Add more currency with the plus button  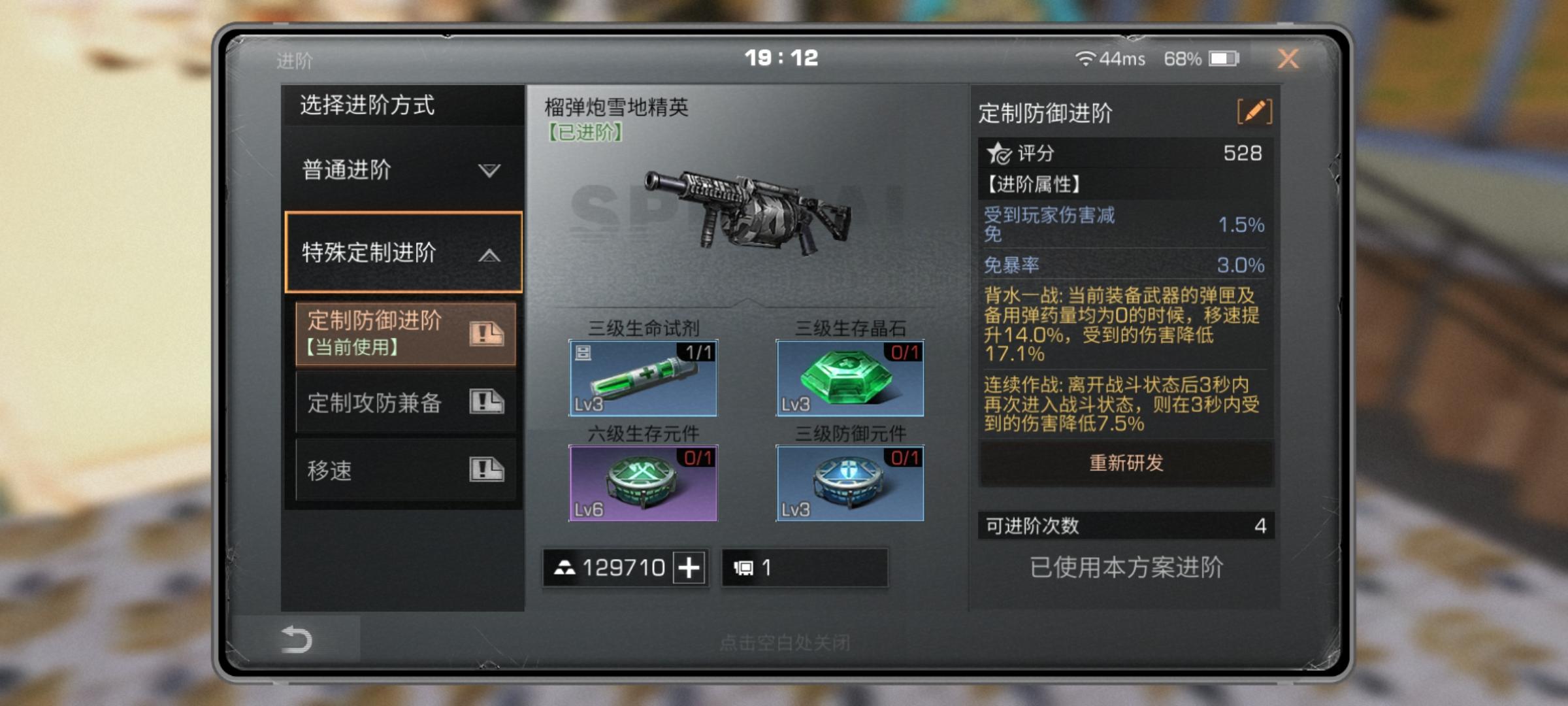pos(689,567)
